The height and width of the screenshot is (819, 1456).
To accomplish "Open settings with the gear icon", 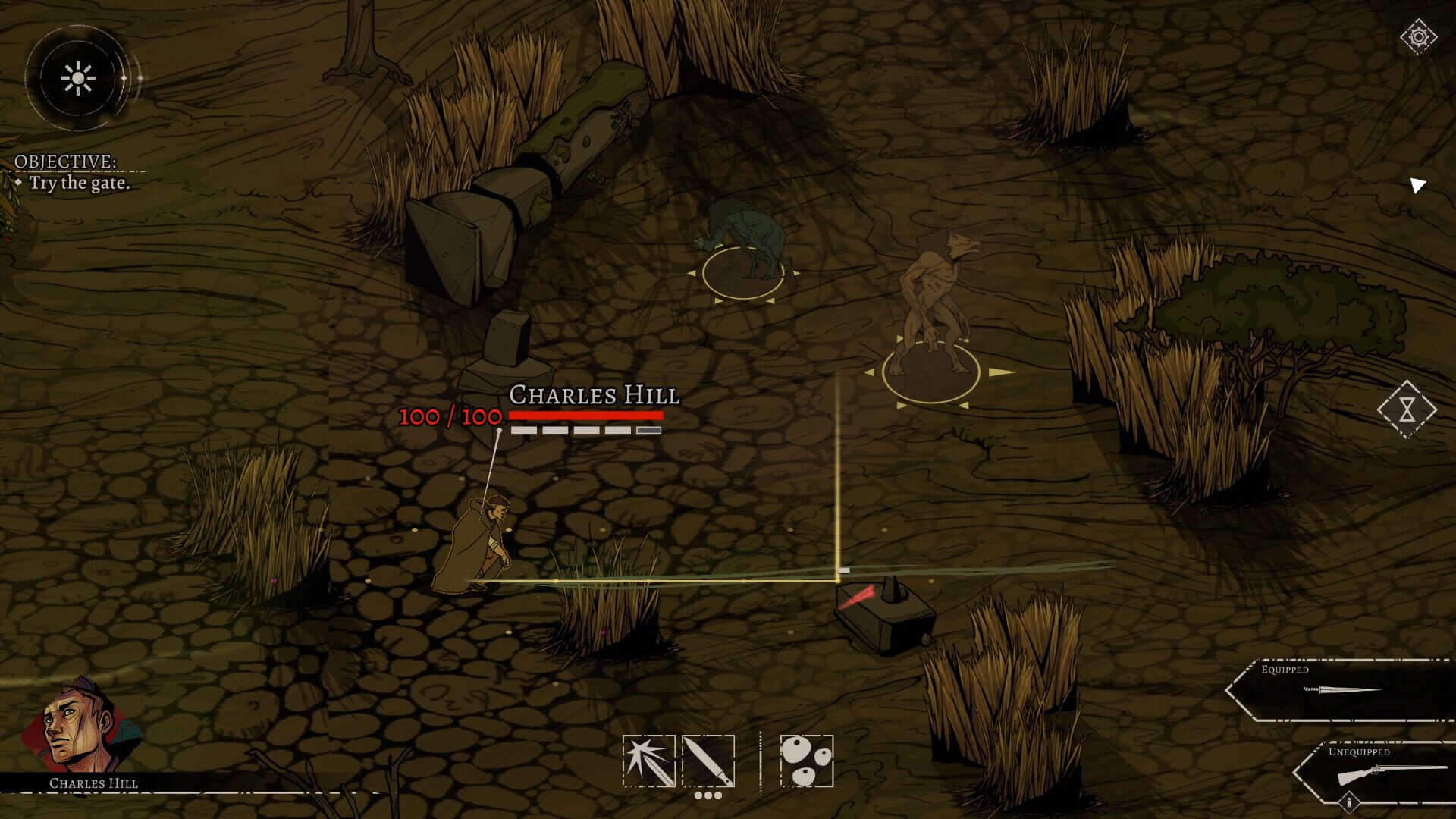I will [x=1420, y=34].
